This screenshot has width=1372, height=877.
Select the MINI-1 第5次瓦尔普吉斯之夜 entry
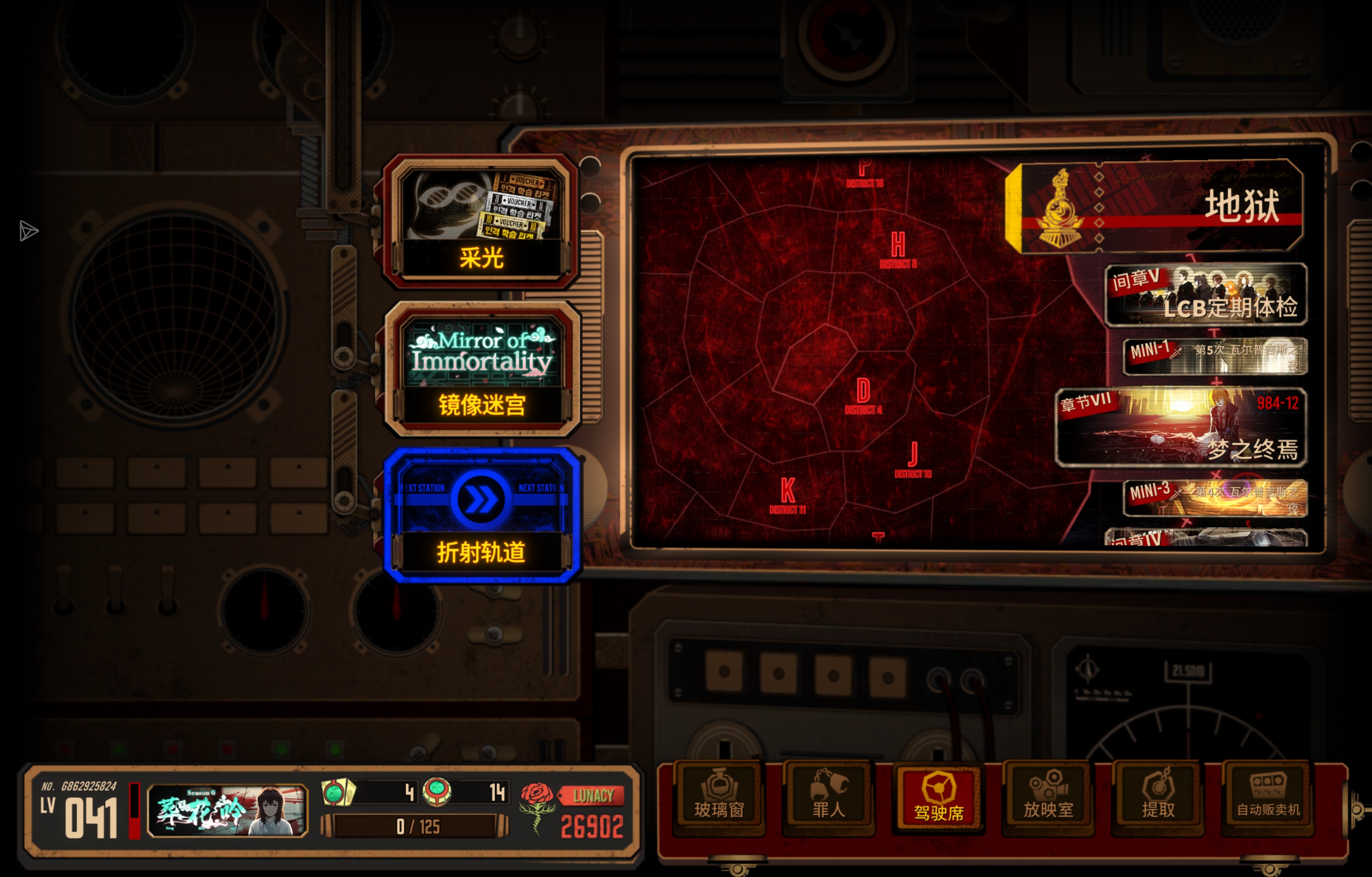tap(1215, 356)
